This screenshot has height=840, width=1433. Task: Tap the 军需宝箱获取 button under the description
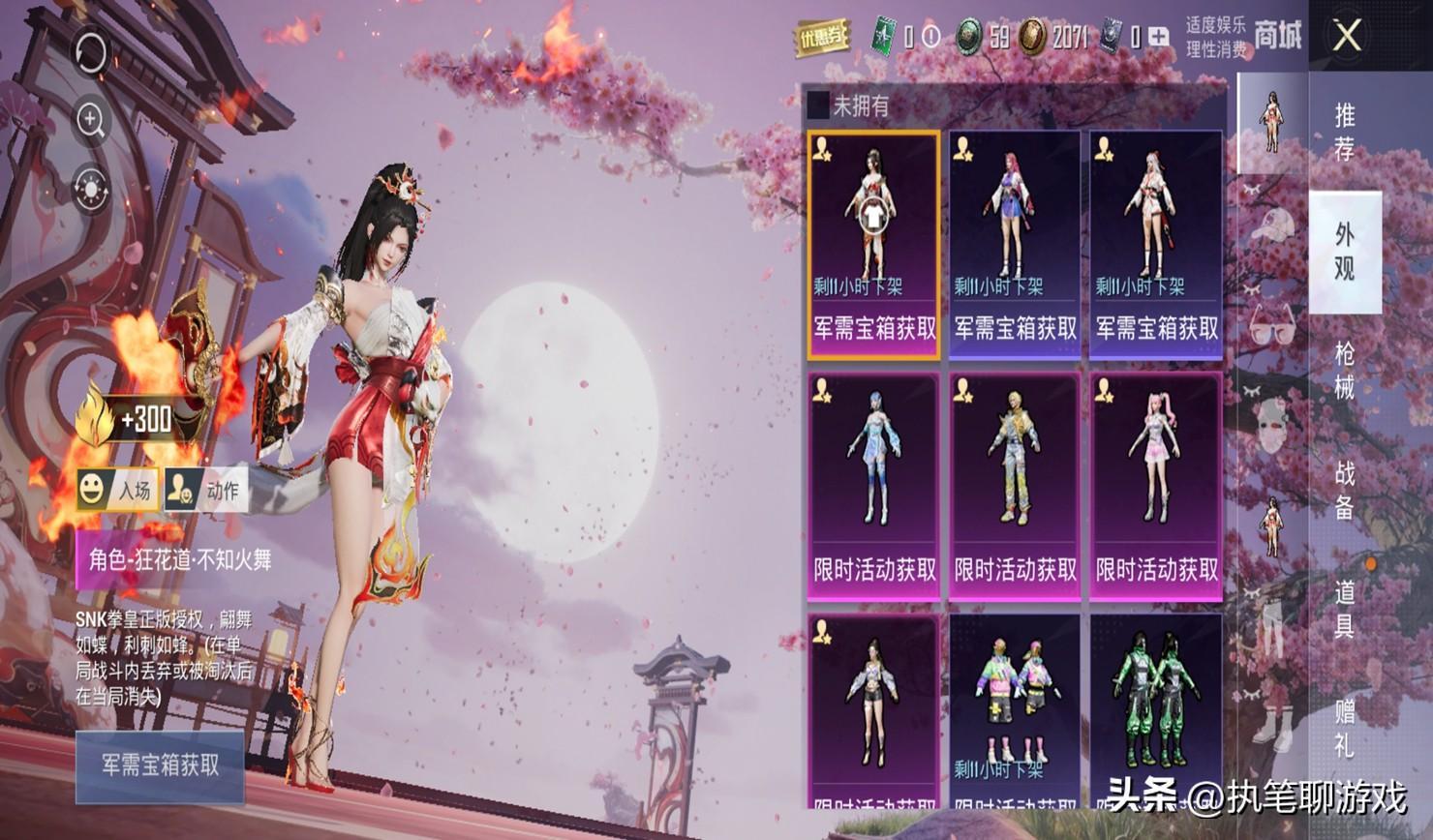click(160, 765)
